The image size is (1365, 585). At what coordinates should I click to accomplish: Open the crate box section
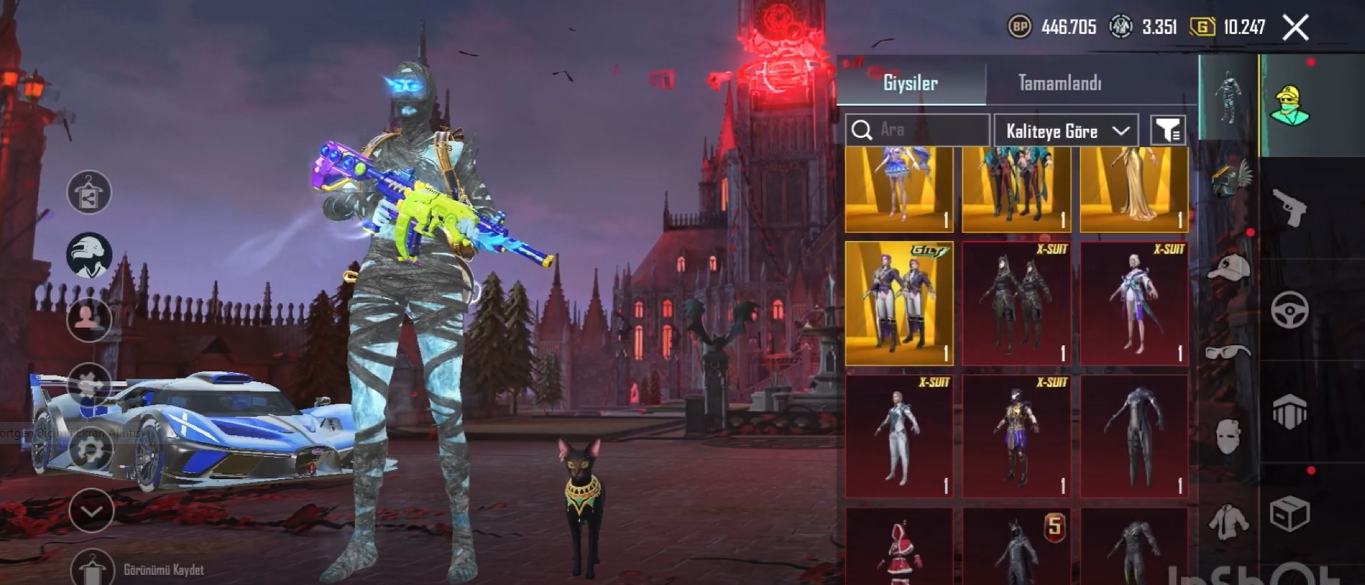[x=1289, y=513]
